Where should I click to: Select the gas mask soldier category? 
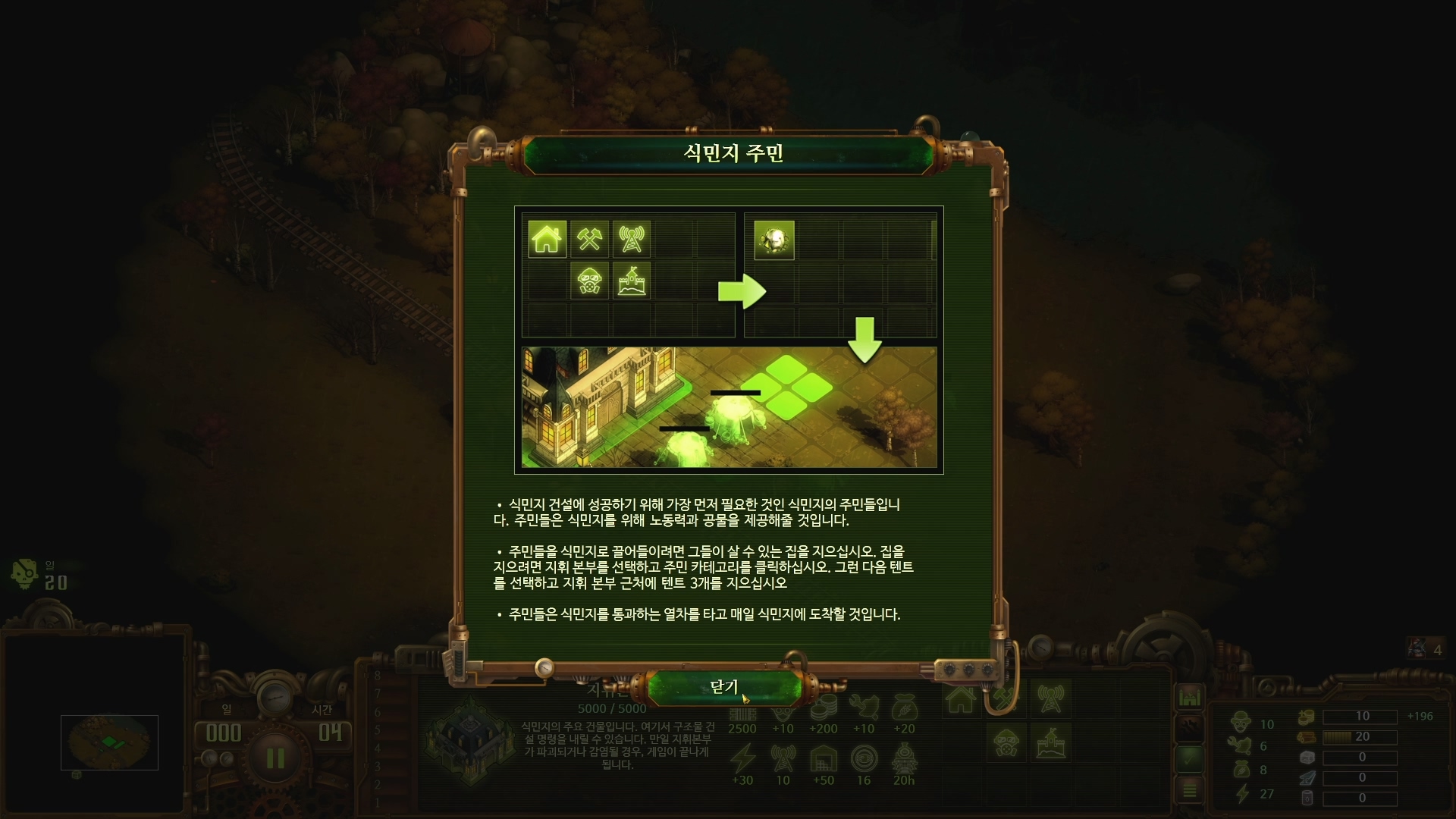pos(1006,742)
